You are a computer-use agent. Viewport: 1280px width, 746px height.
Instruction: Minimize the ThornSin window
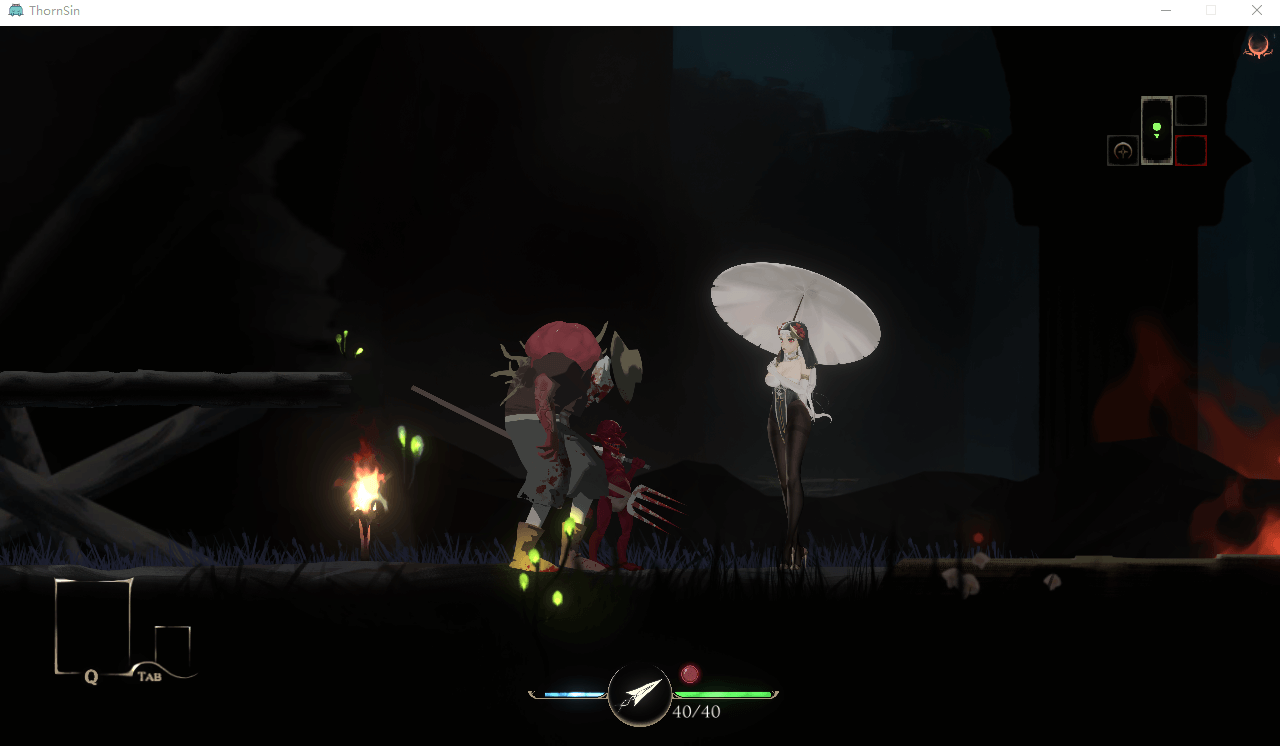1165,10
